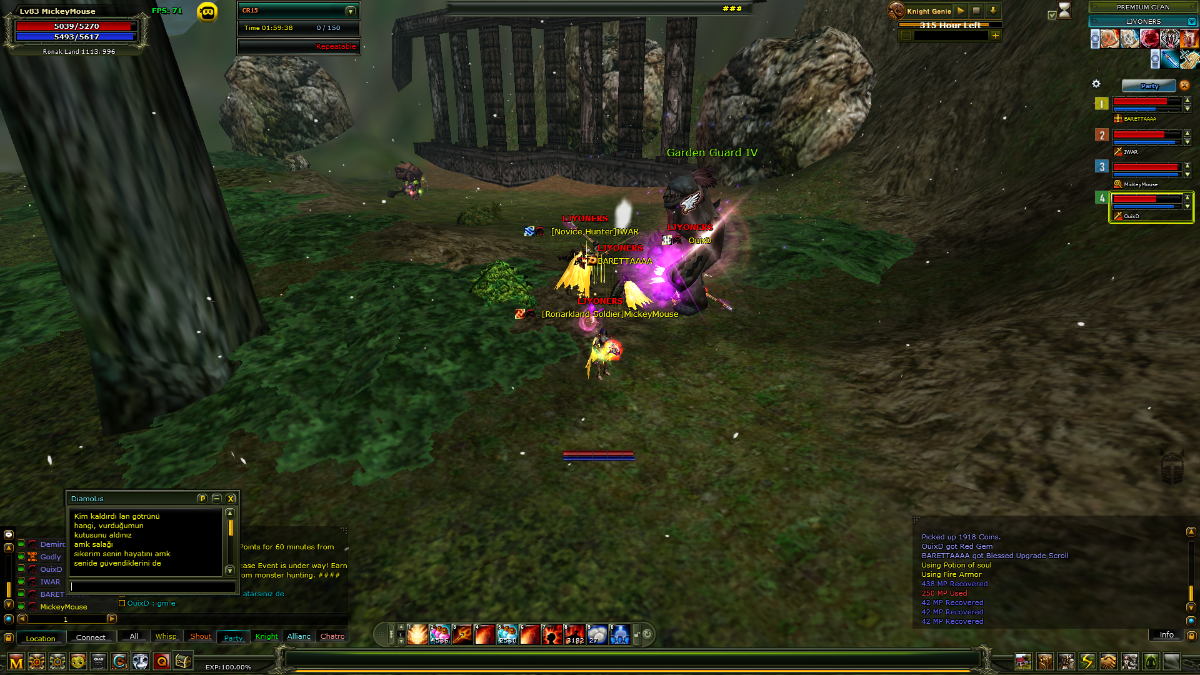Click the whisper message input field
This screenshot has width=1200, height=675.
146,586
